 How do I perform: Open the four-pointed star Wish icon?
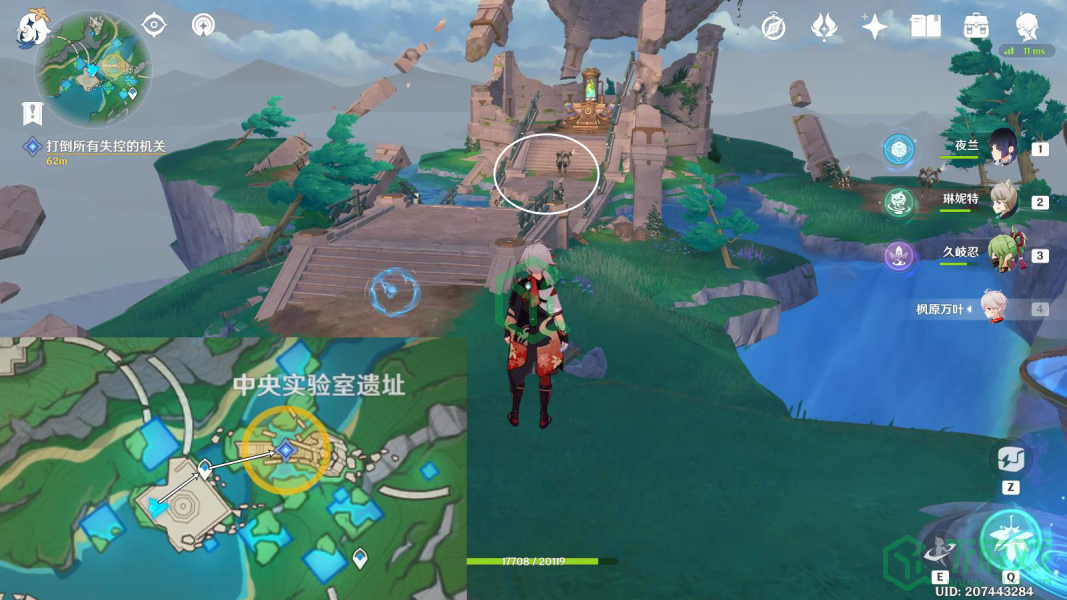tap(875, 27)
